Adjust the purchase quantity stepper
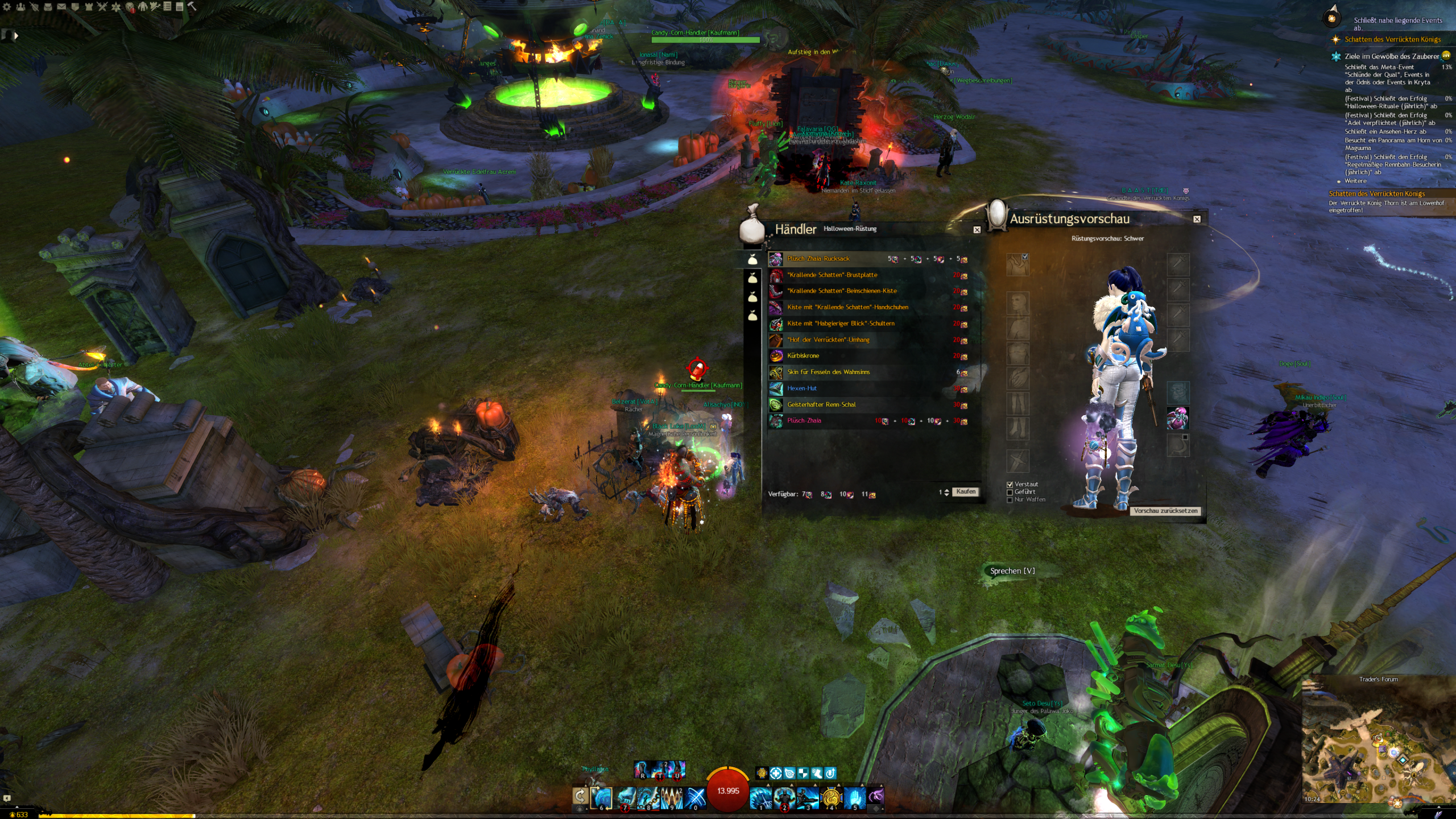1456x819 pixels. point(946,493)
